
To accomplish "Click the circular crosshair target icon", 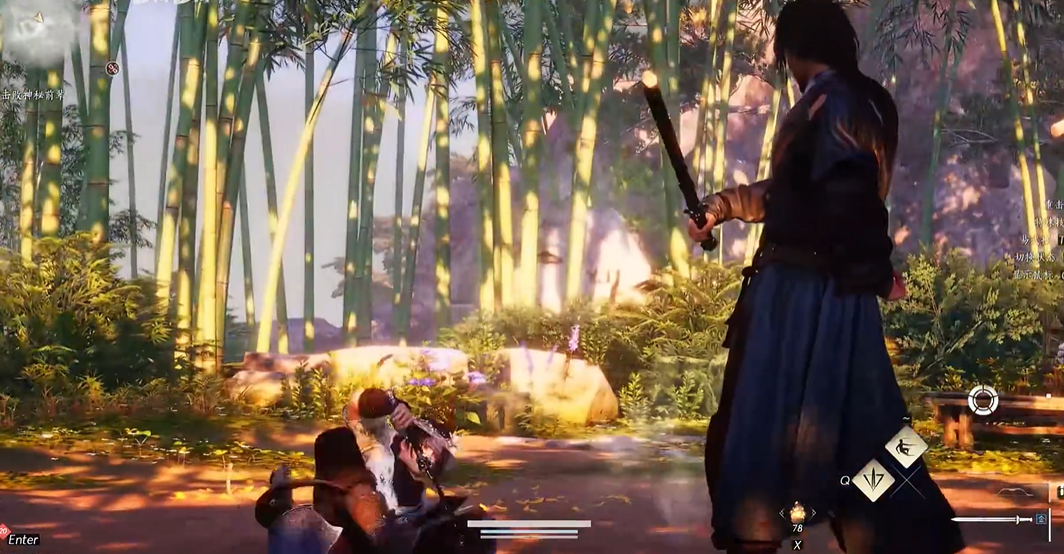I will (x=982, y=401).
